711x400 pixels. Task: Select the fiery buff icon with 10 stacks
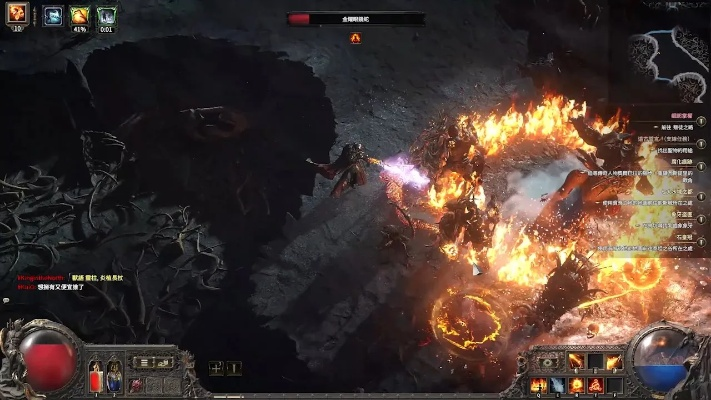[x=17, y=14]
